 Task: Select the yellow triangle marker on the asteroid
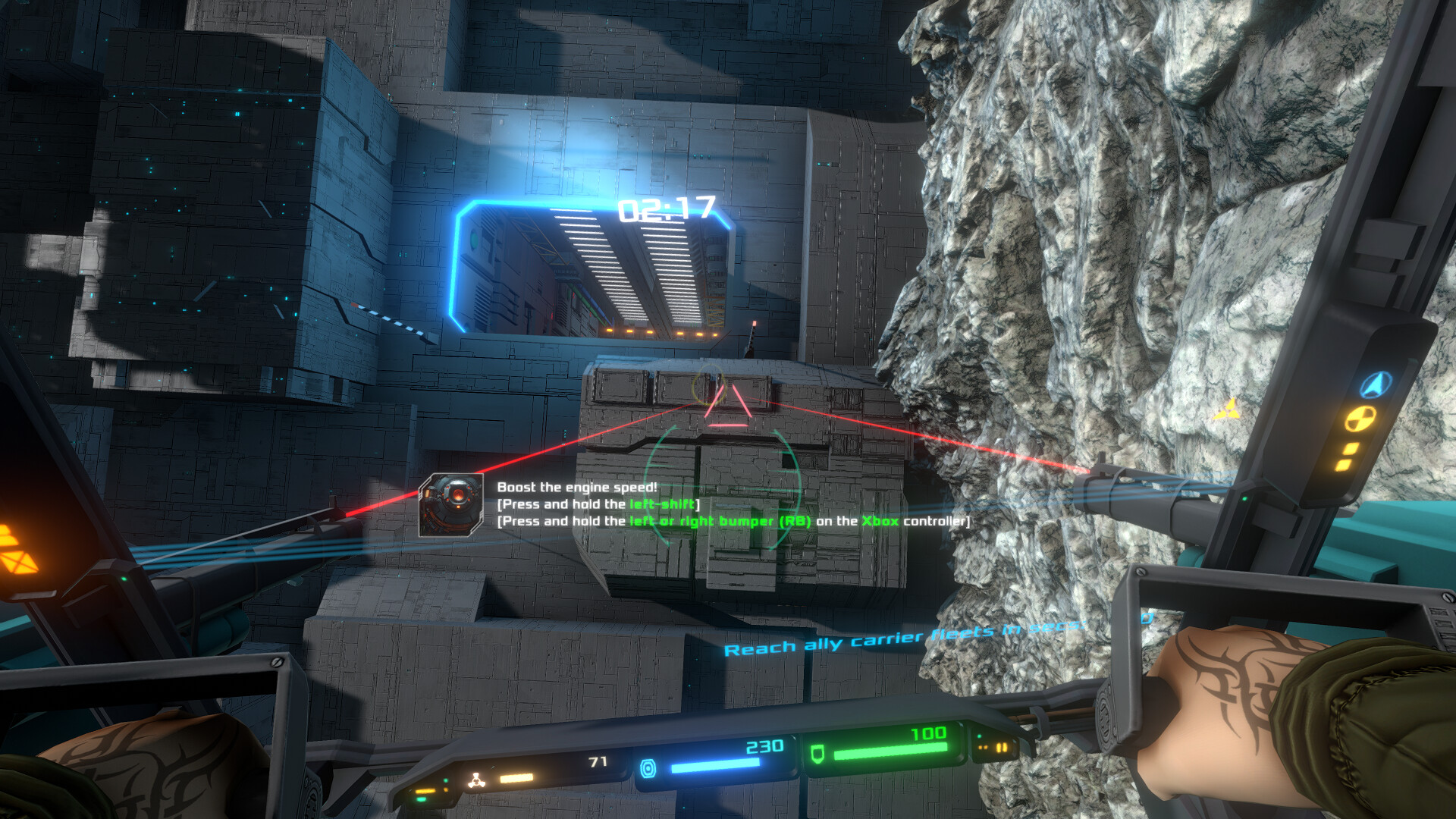[1228, 409]
